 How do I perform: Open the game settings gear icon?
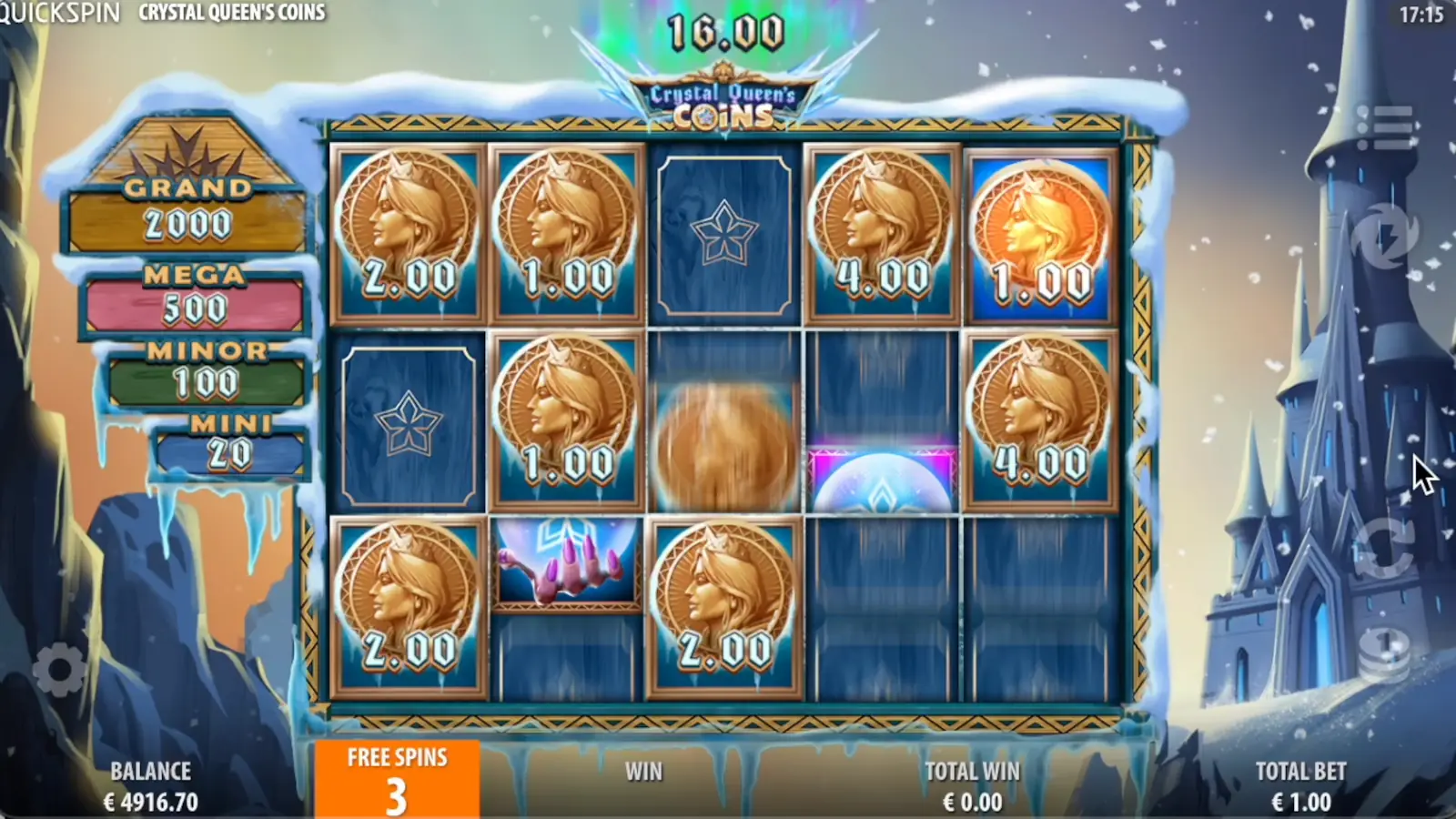[59, 669]
